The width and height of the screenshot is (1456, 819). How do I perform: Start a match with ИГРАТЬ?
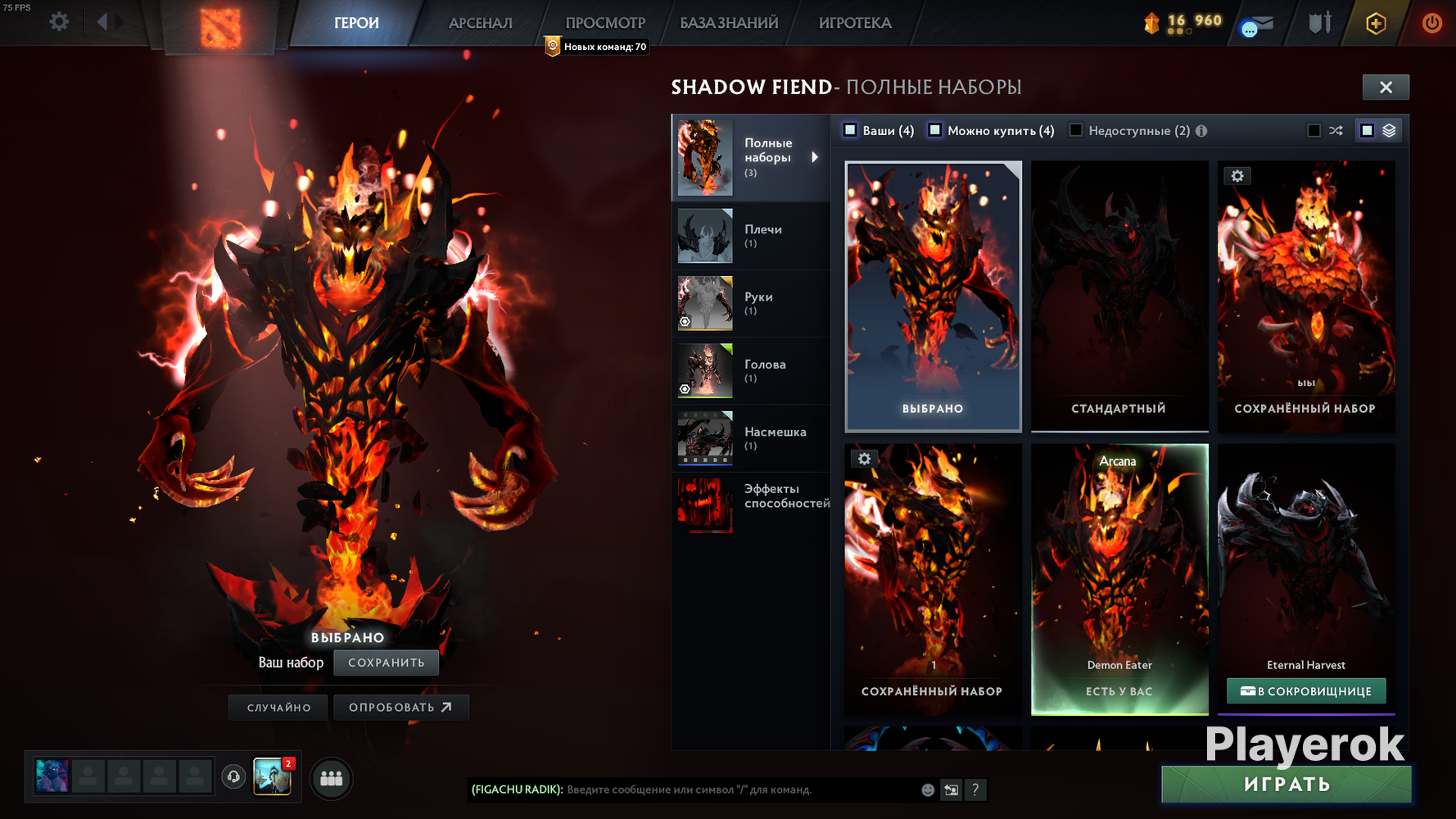[x=1286, y=785]
